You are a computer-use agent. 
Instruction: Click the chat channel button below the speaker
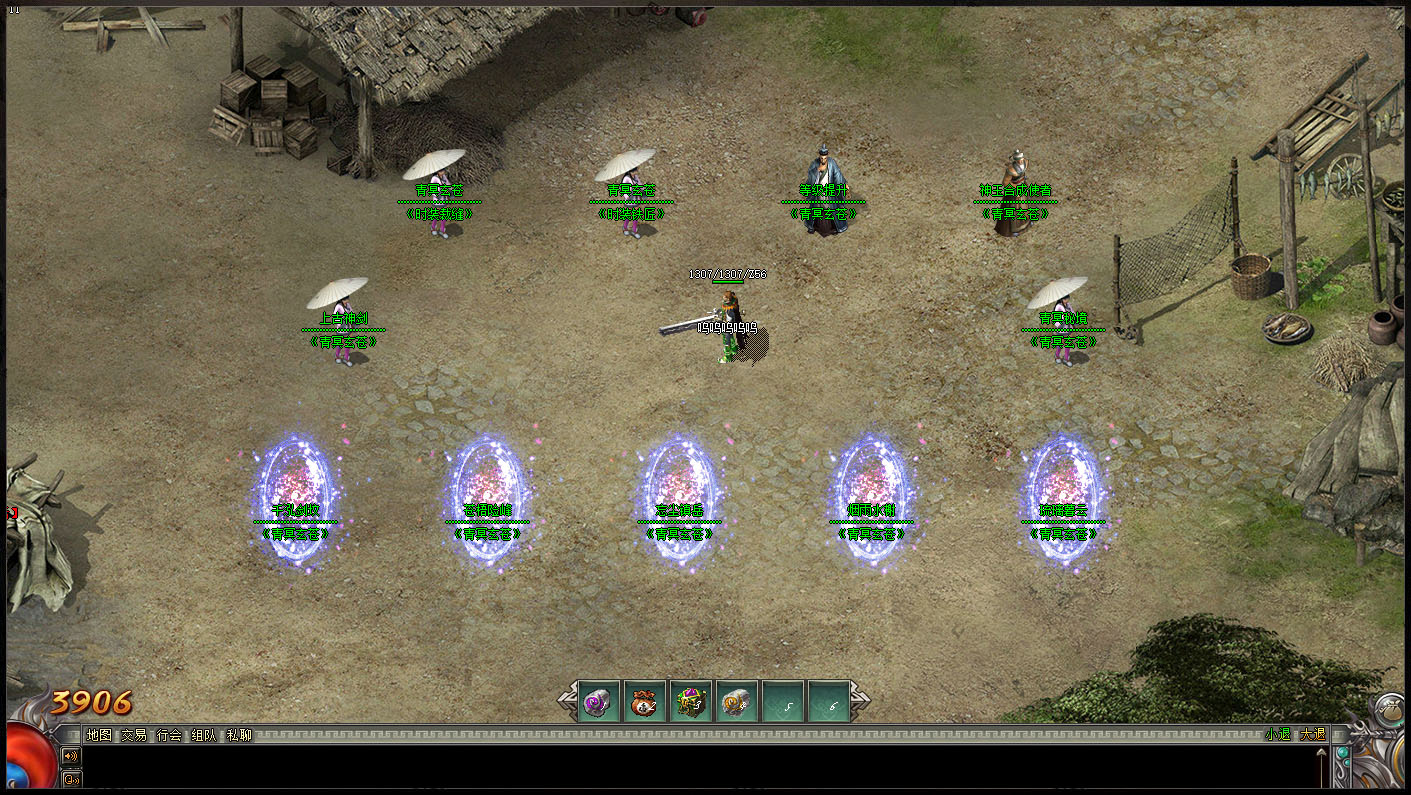point(71,779)
